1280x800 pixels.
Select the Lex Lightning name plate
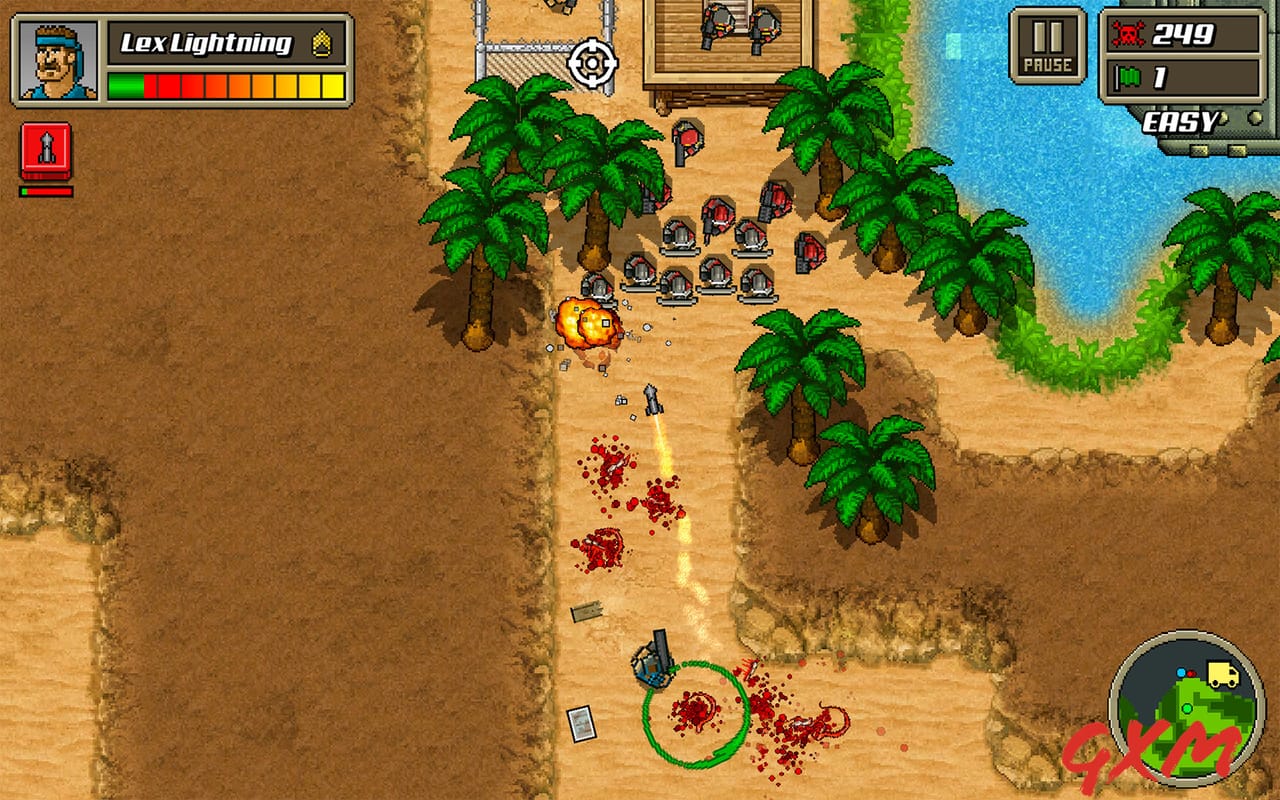(x=205, y=42)
